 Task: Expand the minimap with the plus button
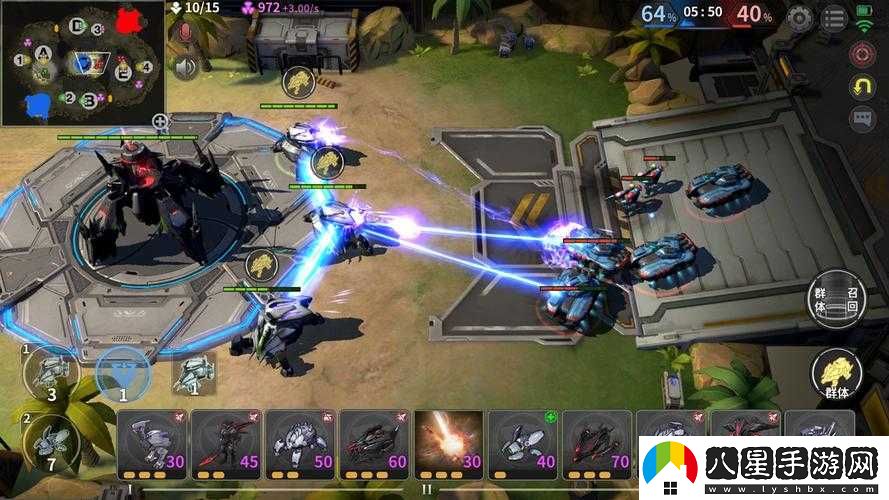[159, 122]
